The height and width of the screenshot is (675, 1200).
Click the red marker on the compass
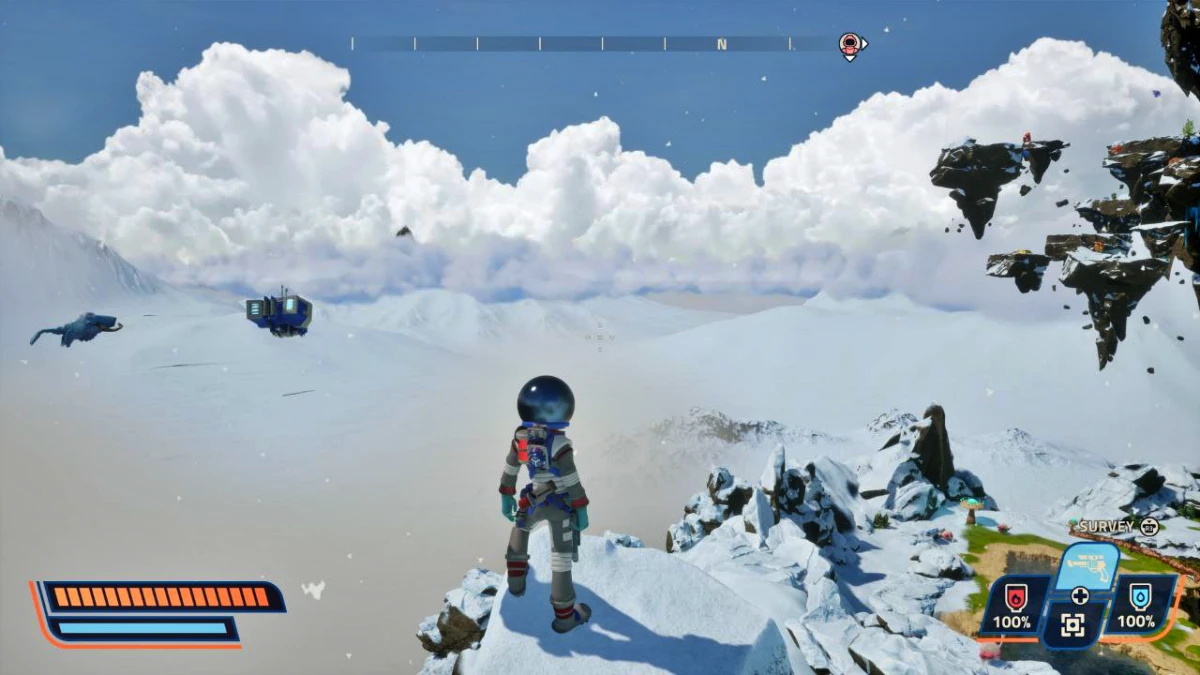coord(850,44)
